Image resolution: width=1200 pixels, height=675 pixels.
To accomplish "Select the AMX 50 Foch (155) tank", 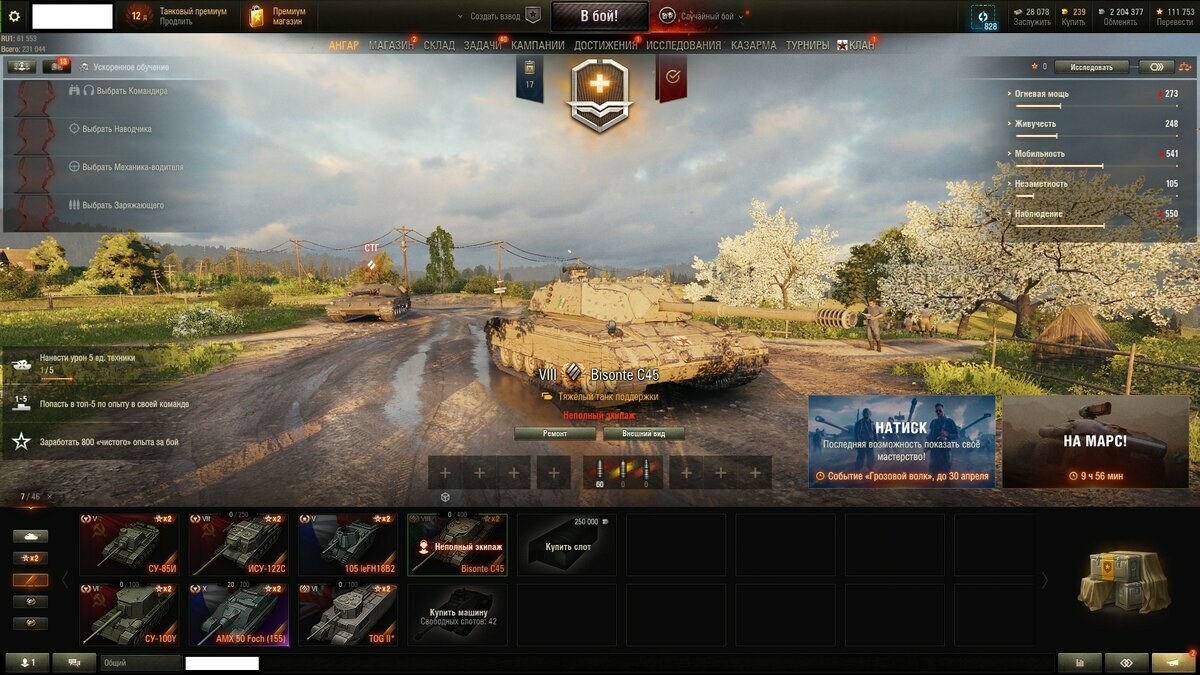I will pyautogui.click(x=238, y=615).
